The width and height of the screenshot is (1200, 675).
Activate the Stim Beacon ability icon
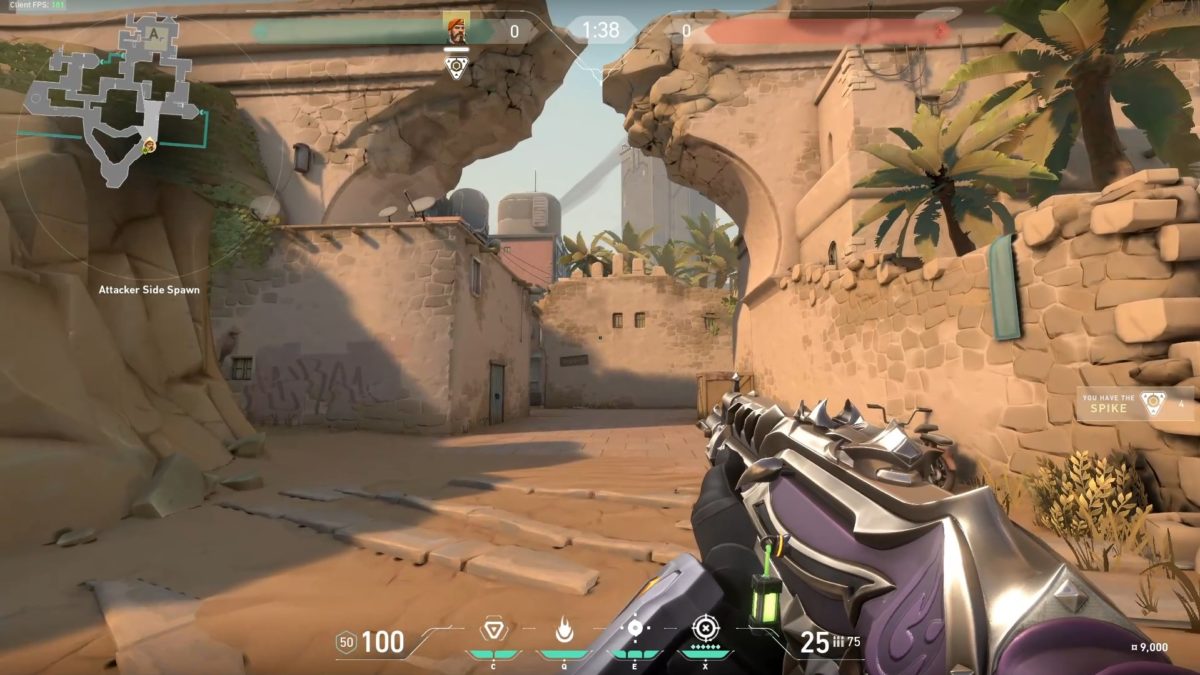[493, 629]
